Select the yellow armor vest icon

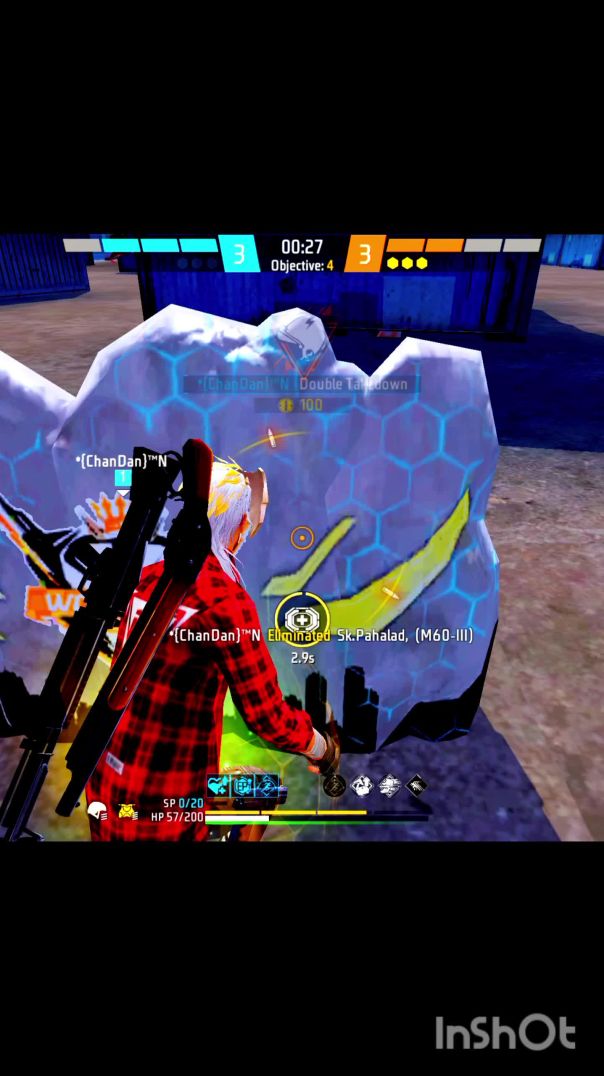128,811
